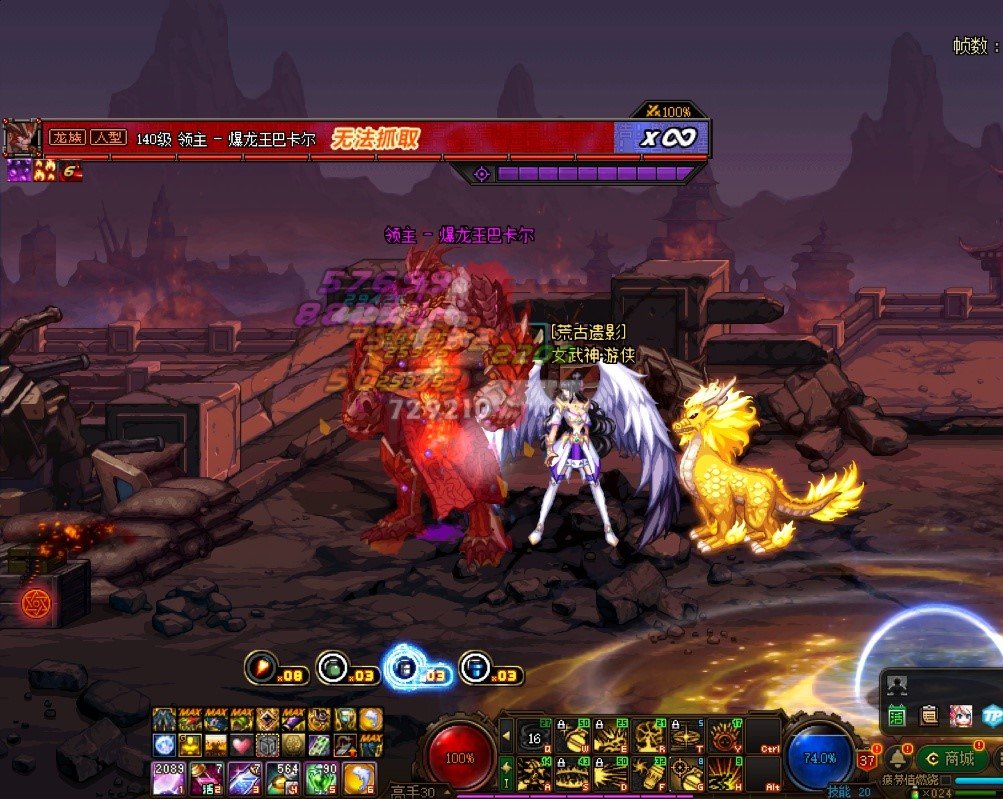Toggle the 疲劳值燃烧 checkbox
1003x799 pixels.
[x=946, y=780]
